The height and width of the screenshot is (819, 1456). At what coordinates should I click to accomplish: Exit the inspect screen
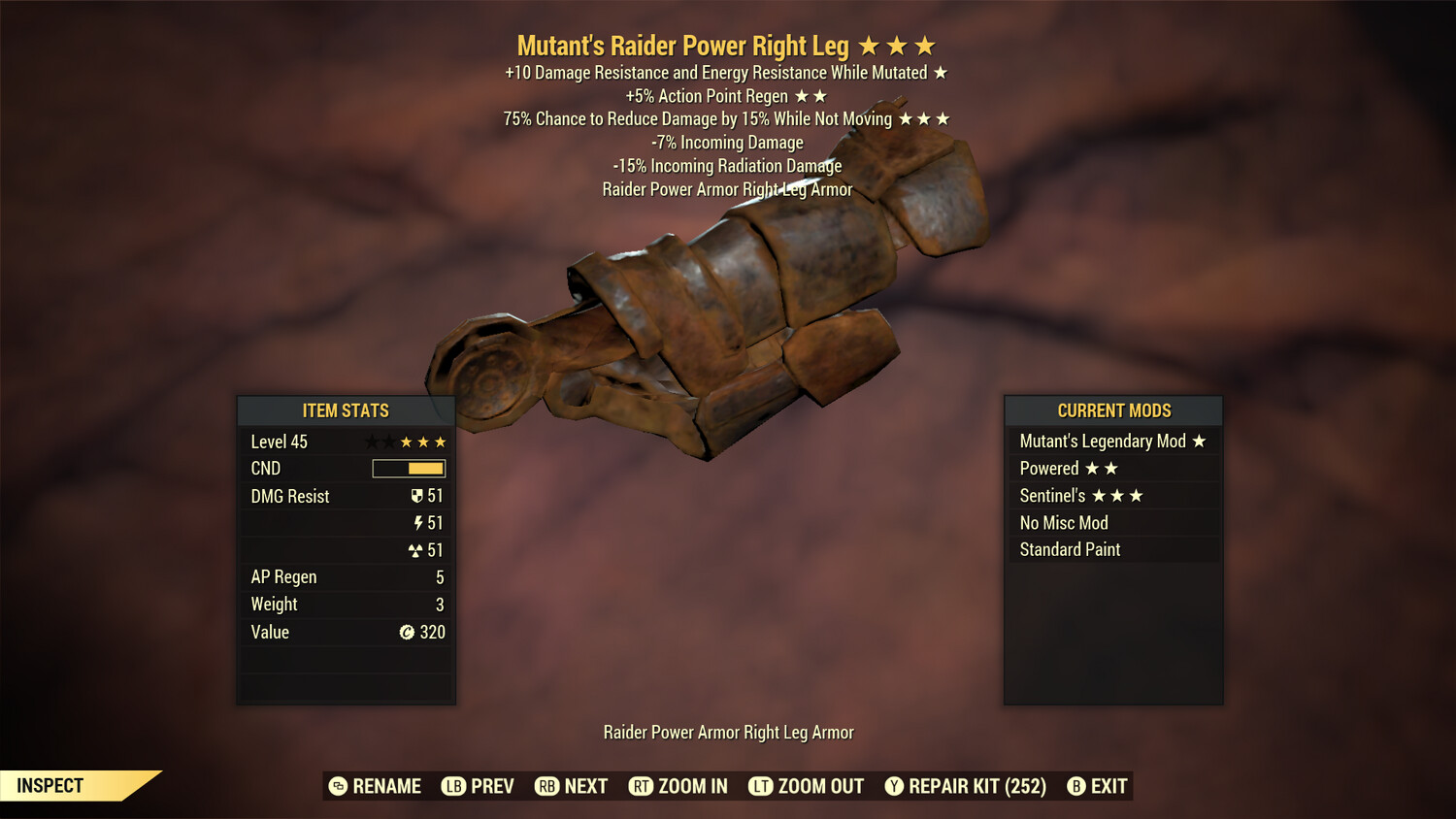point(1097,786)
